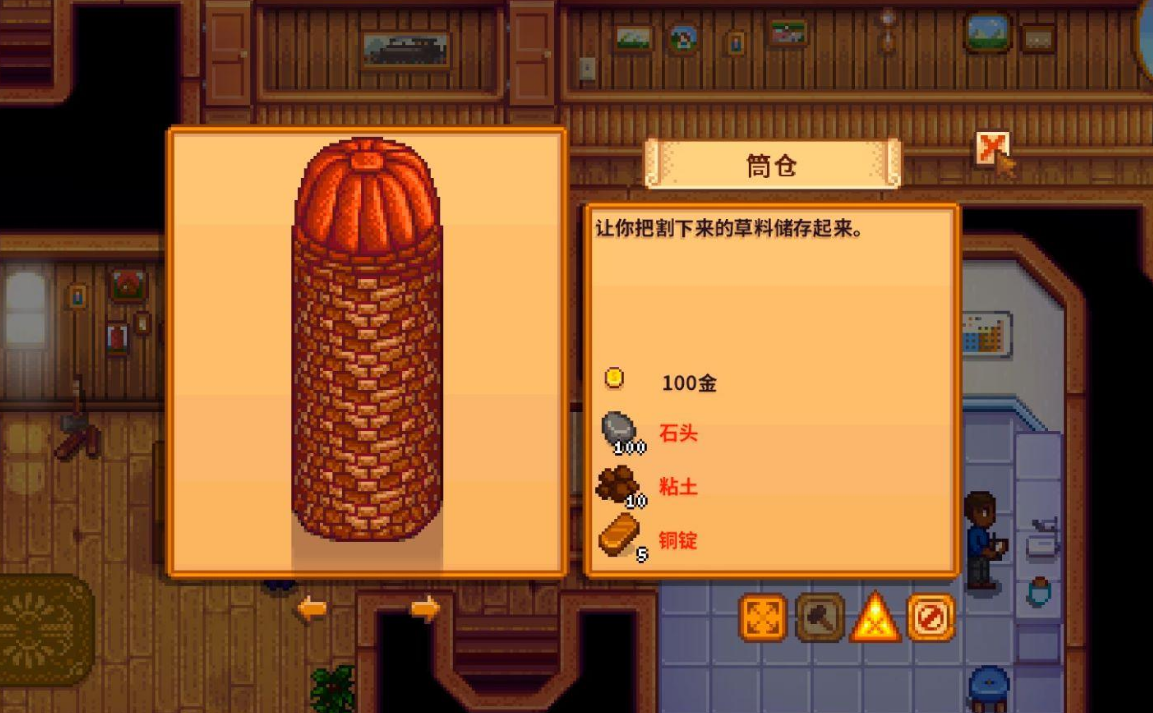Show the previous building blueprint
This screenshot has height=713, width=1153.
(x=311, y=608)
